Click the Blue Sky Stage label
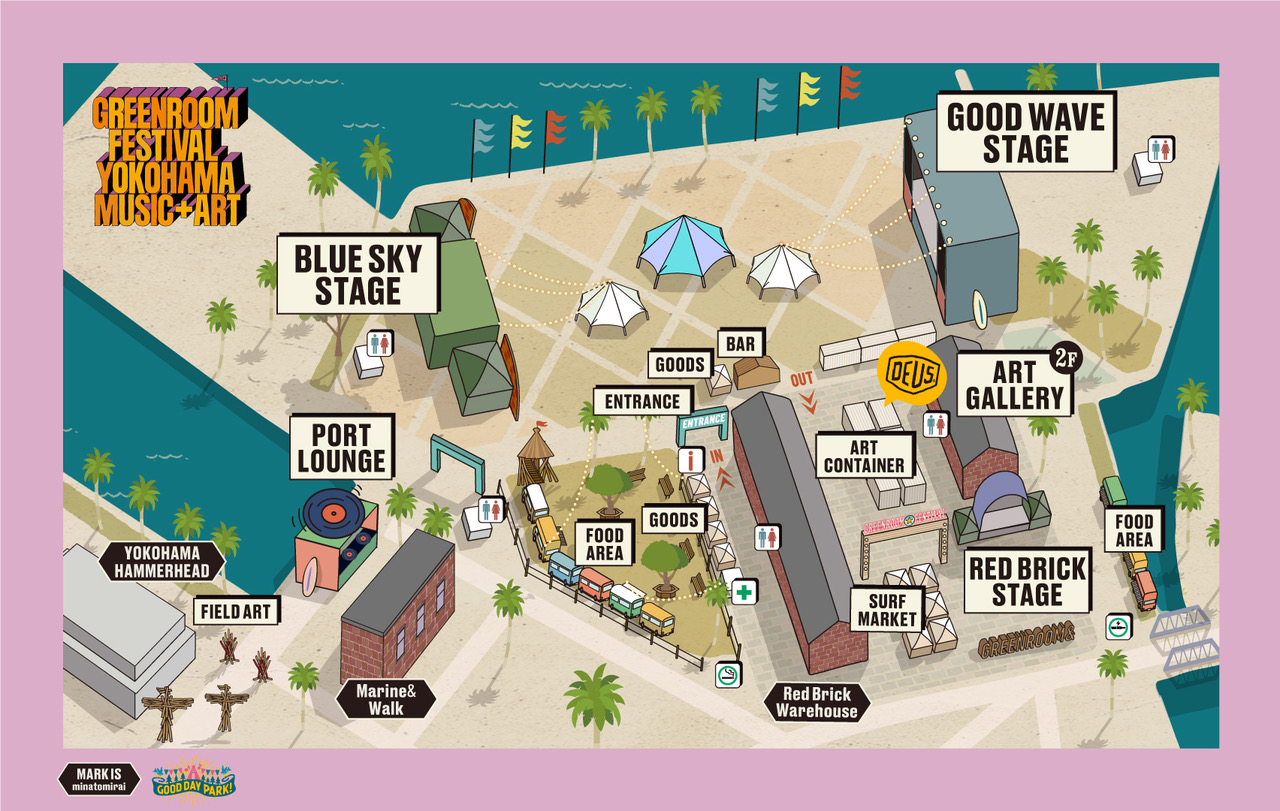The image size is (1280, 811). [358, 275]
